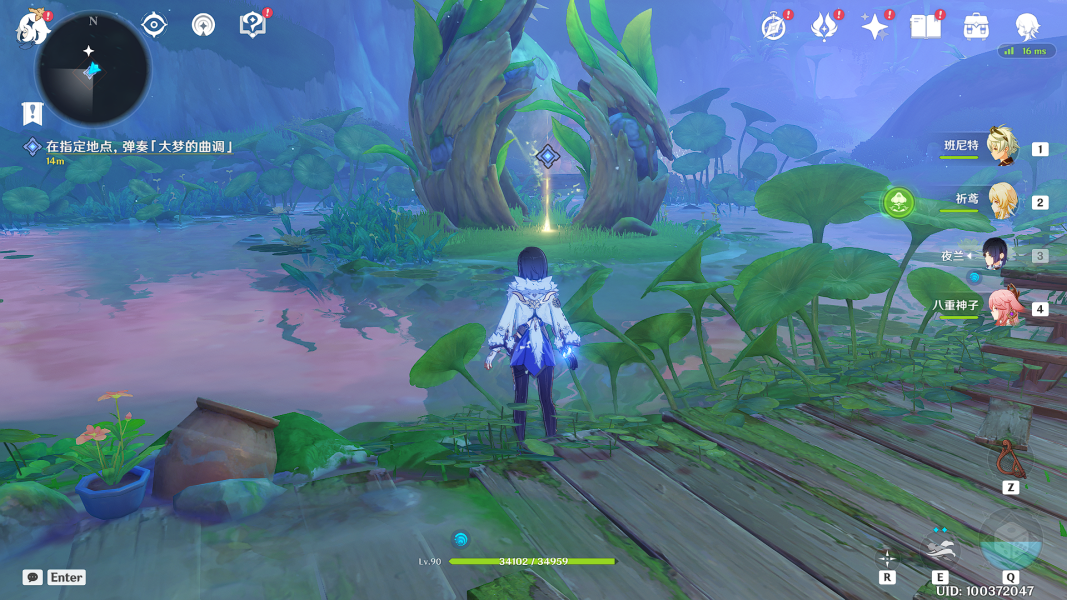Open the four-pointed star wish icon

click(x=875, y=27)
